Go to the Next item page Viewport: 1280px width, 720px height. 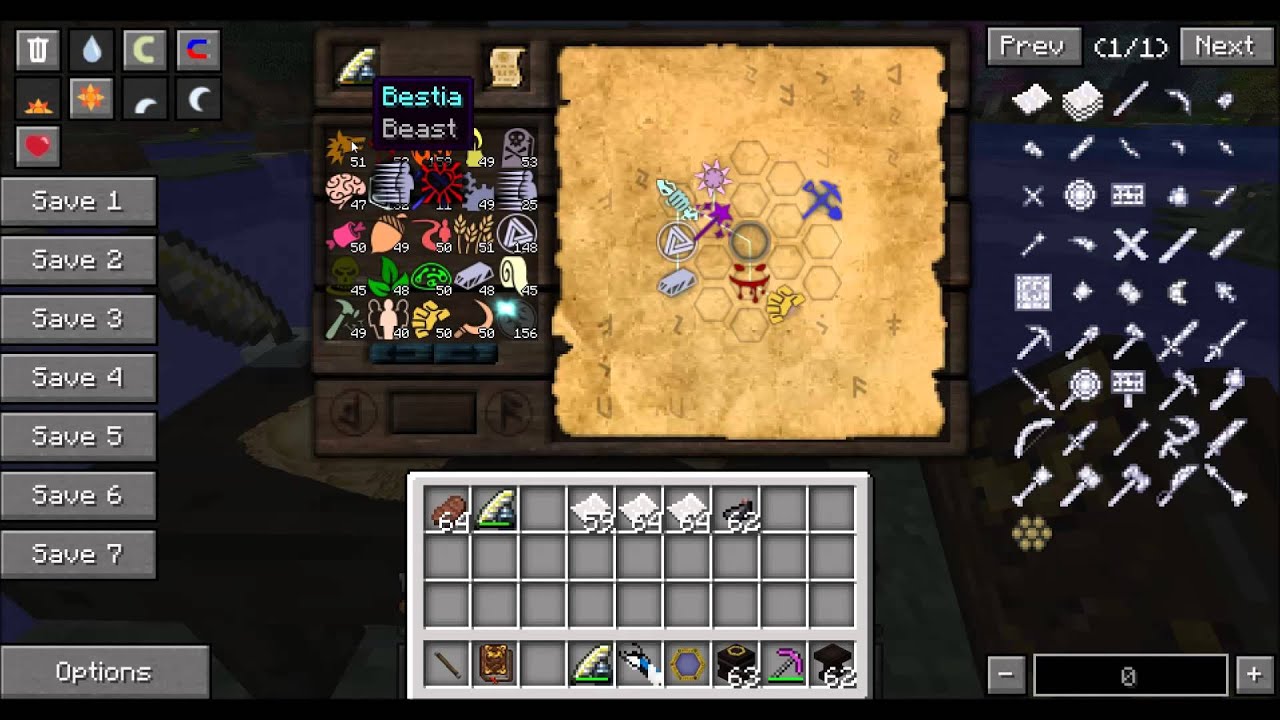[x=1224, y=47]
